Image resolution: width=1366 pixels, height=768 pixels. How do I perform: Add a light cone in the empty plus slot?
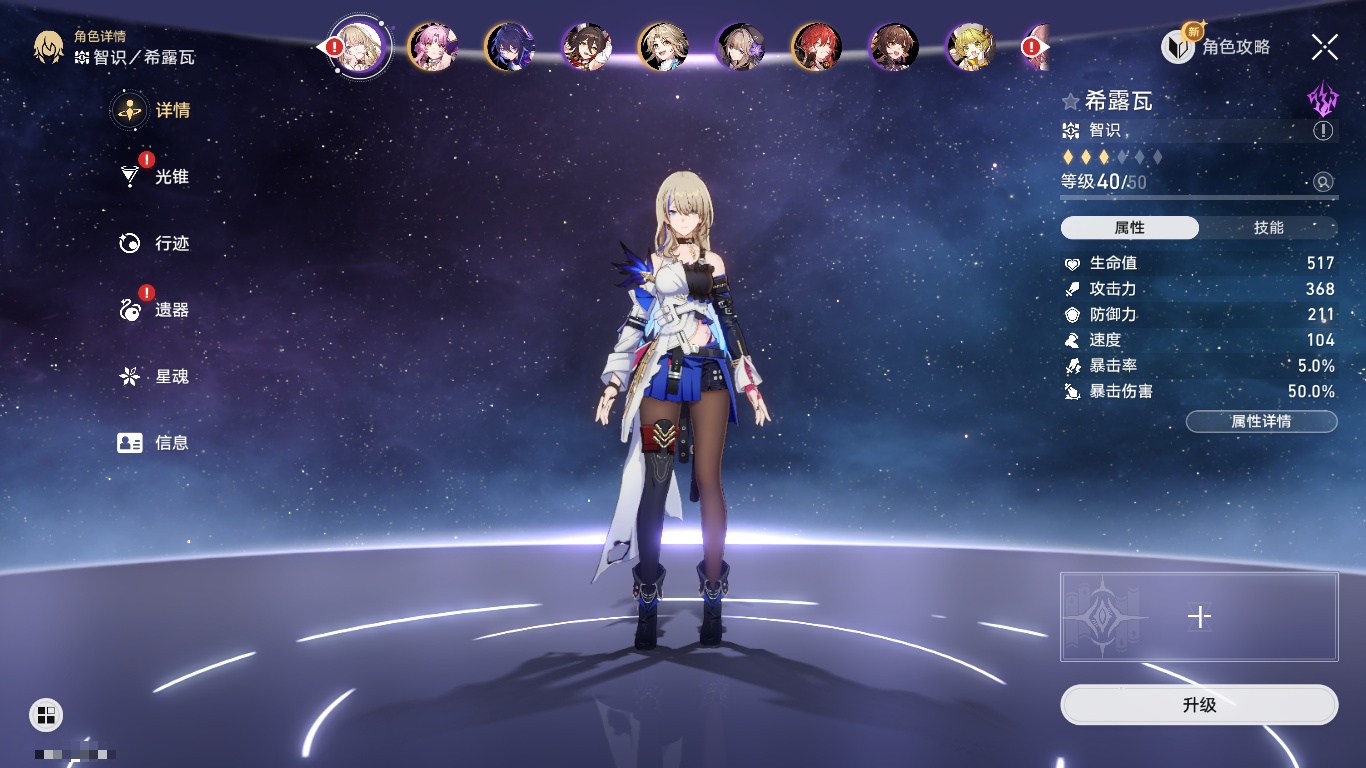(x=1199, y=617)
